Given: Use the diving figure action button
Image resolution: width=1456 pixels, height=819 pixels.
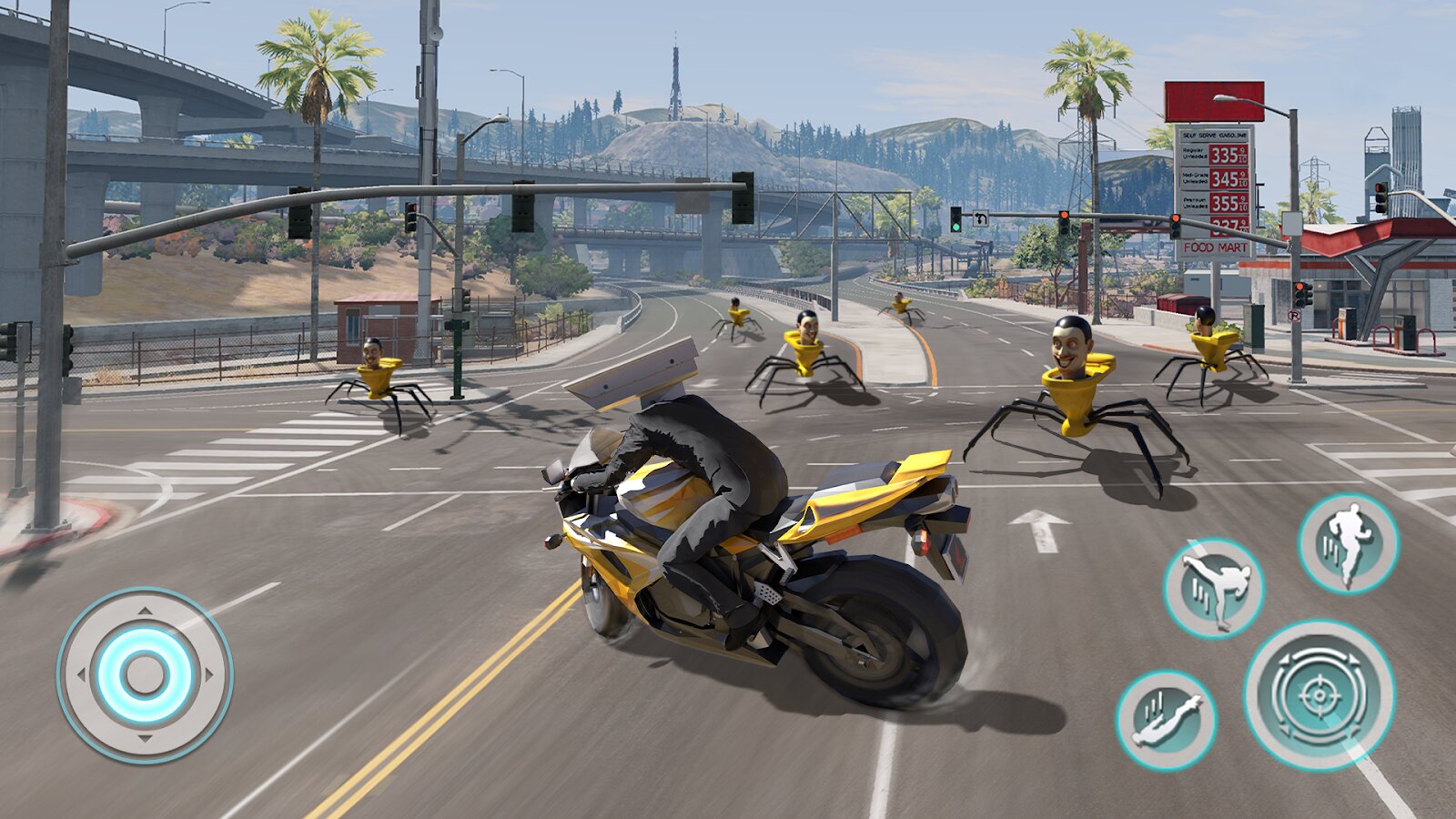Looking at the screenshot, I should tap(1167, 720).
